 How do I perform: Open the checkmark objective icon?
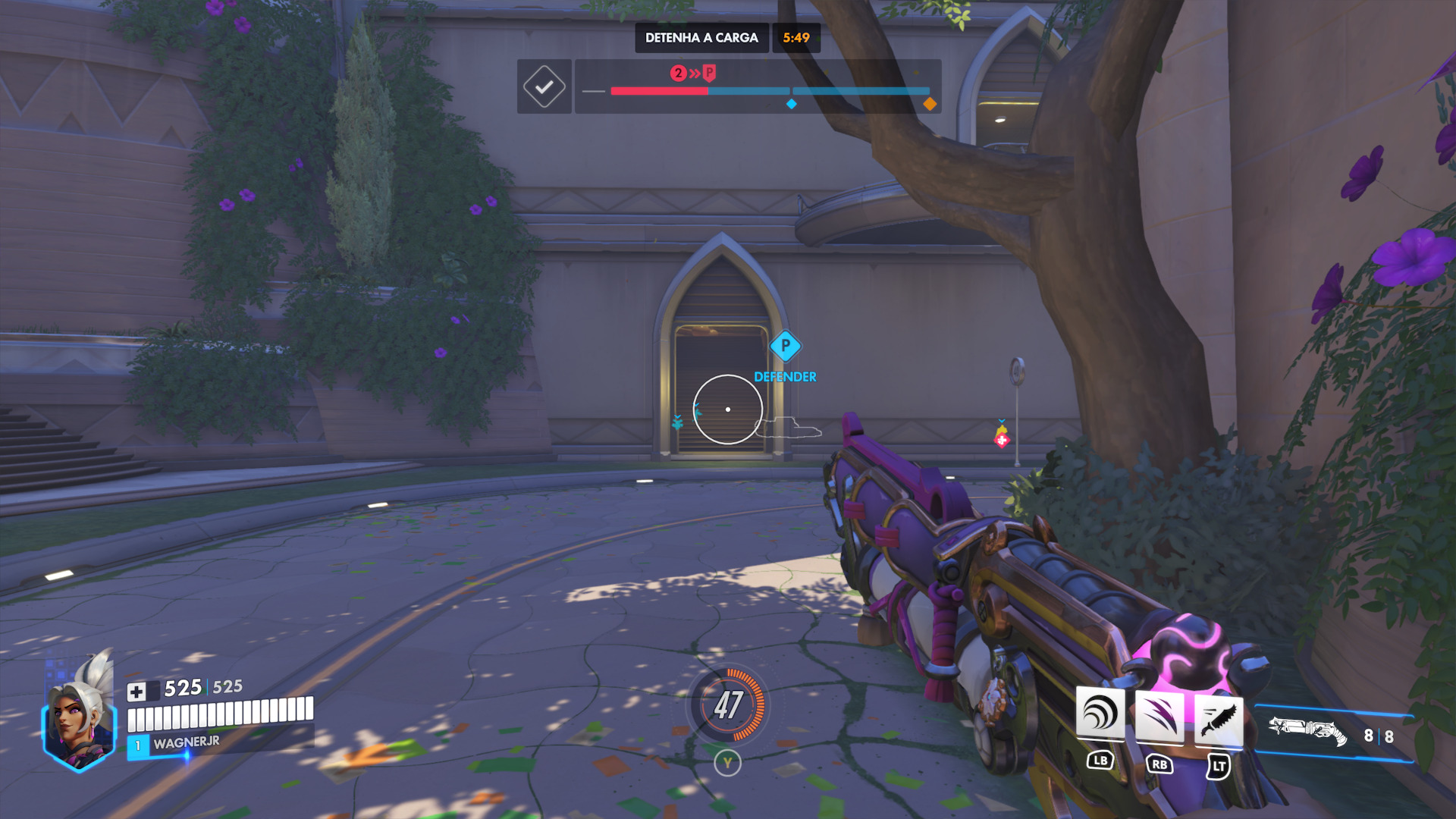(x=544, y=87)
